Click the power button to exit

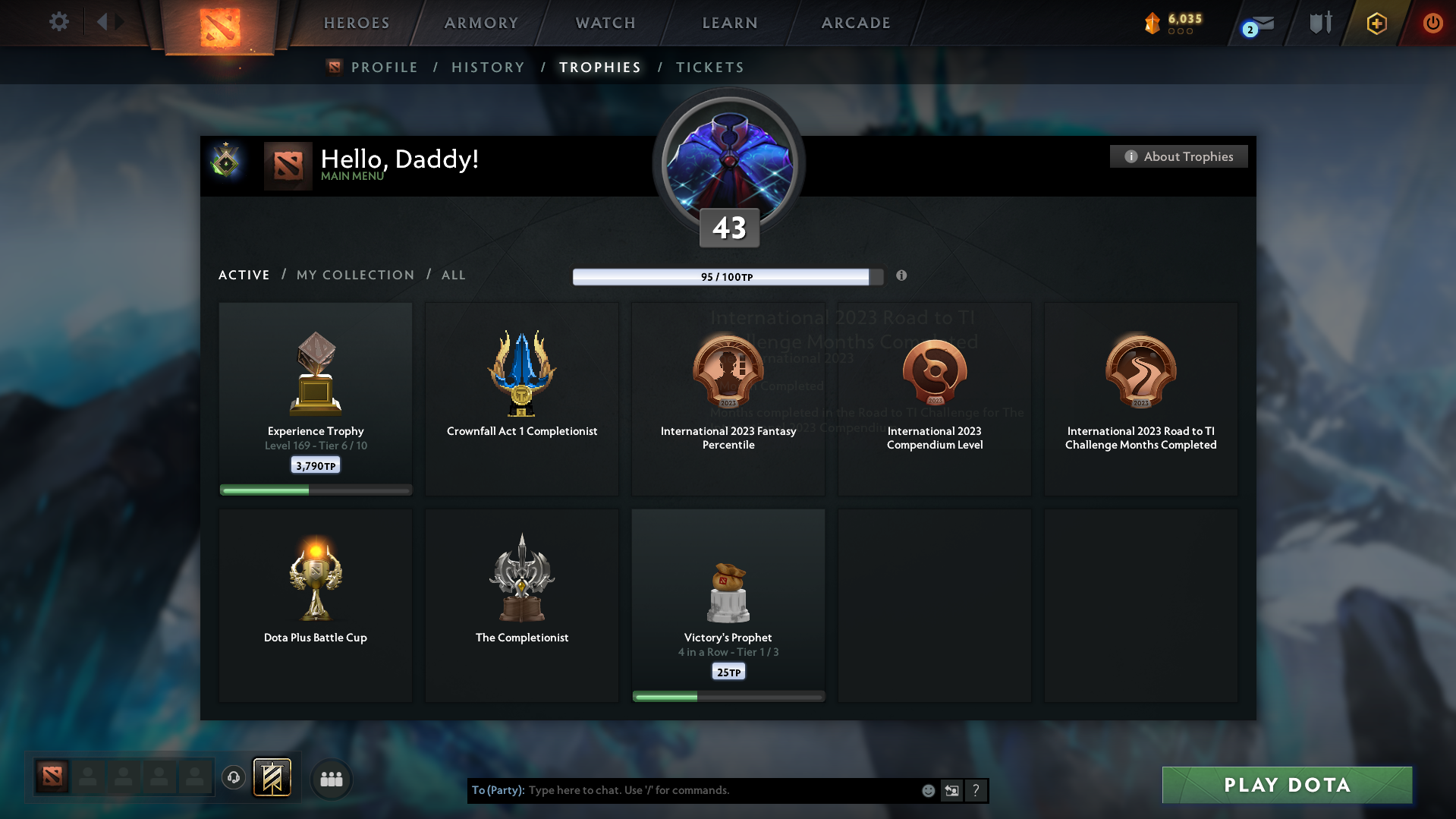pos(1432,24)
